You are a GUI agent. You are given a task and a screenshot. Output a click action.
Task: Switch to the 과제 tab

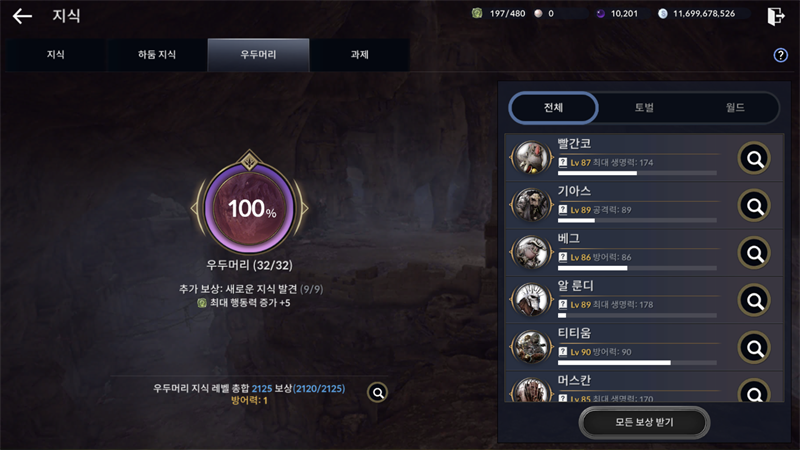tap(359, 55)
